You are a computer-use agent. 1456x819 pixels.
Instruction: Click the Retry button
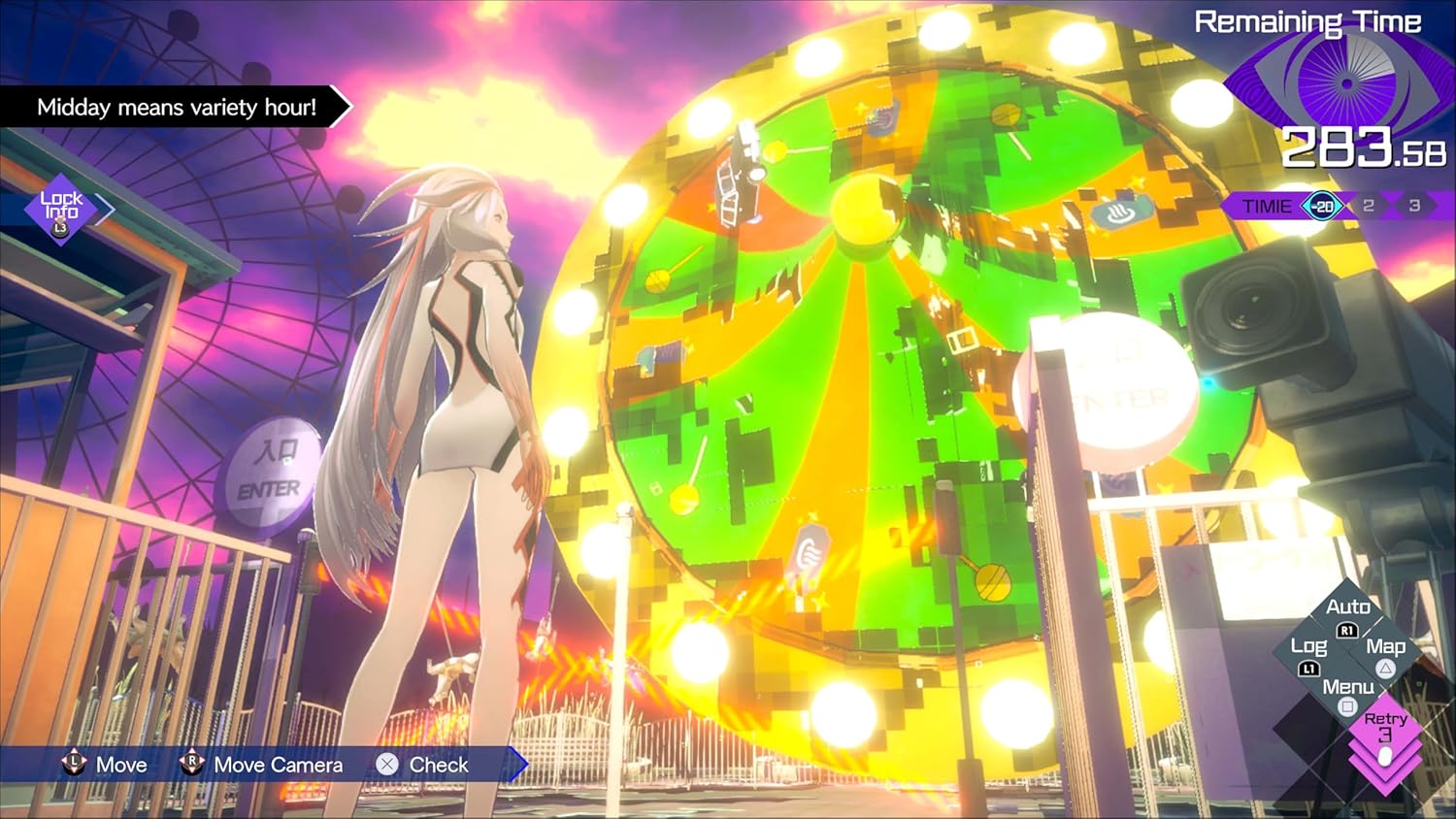[x=1387, y=726]
